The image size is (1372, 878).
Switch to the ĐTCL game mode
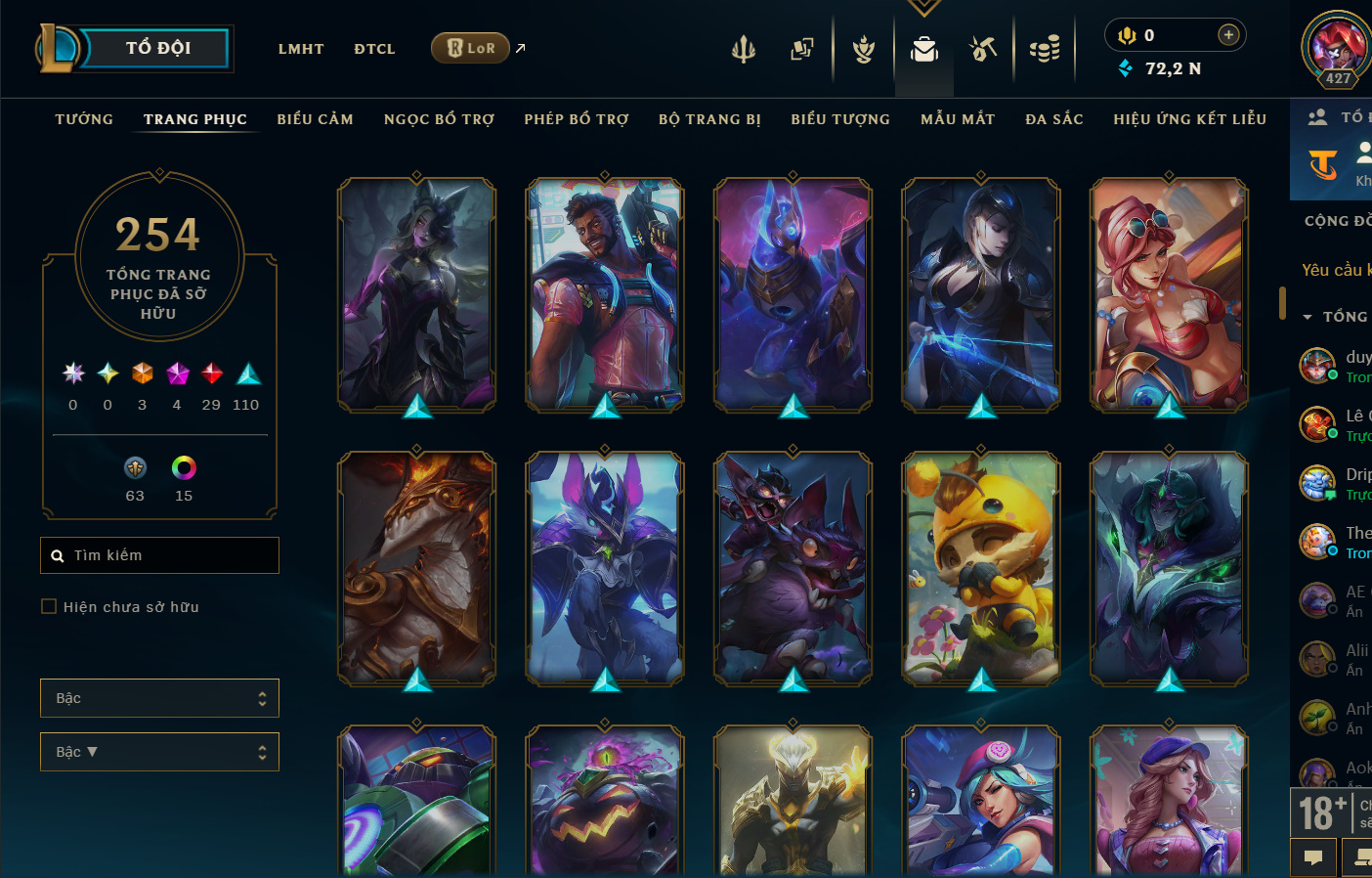pyautogui.click(x=374, y=49)
